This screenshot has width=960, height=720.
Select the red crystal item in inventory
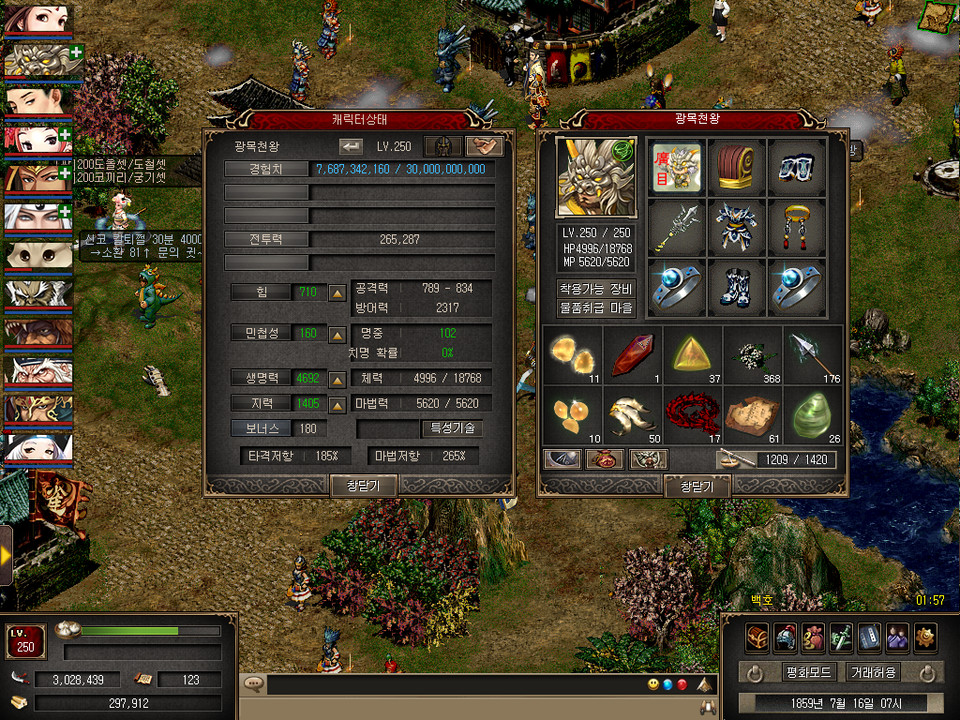(x=634, y=355)
